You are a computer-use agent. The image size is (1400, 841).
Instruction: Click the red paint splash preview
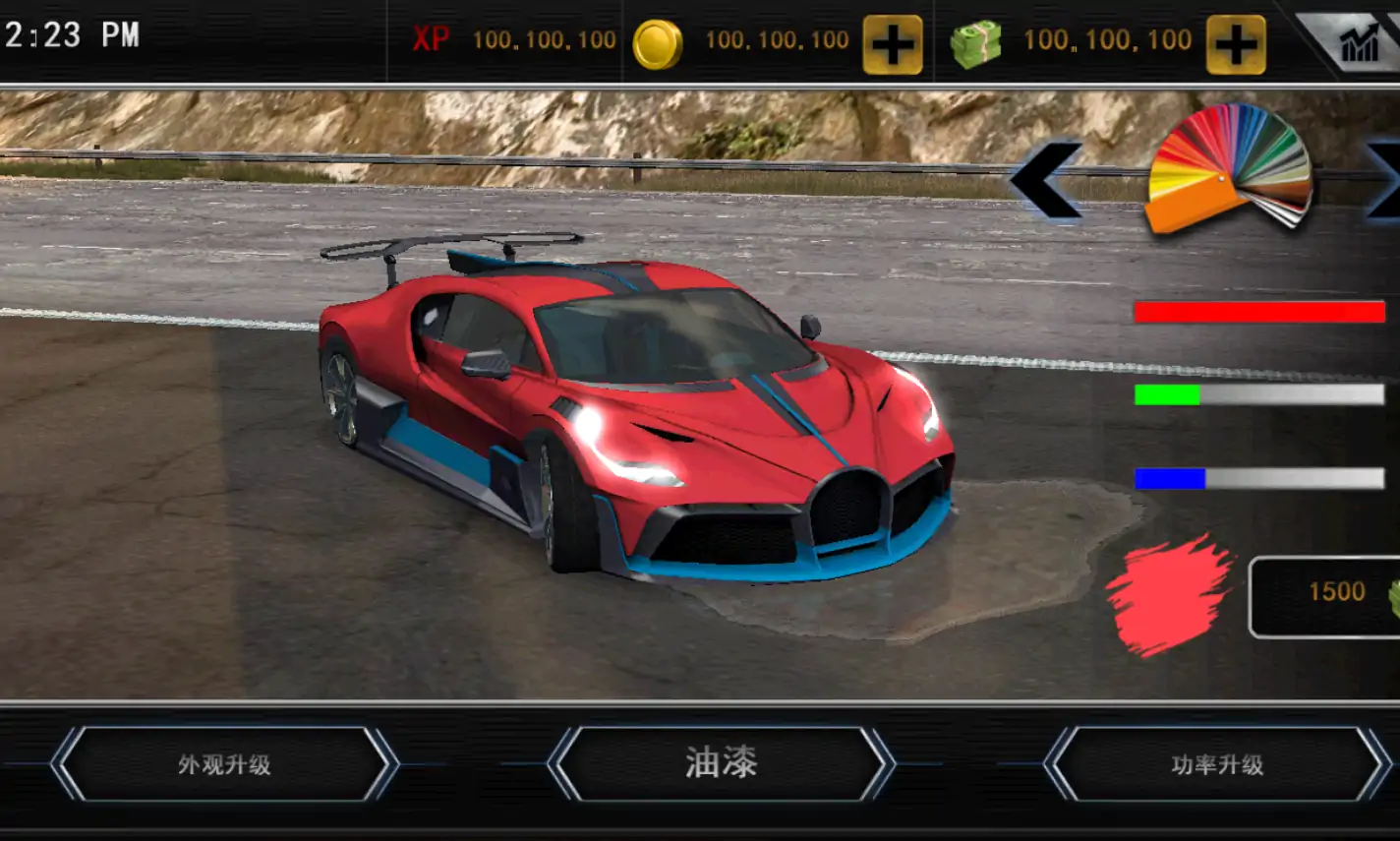[x=1169, y=595]
